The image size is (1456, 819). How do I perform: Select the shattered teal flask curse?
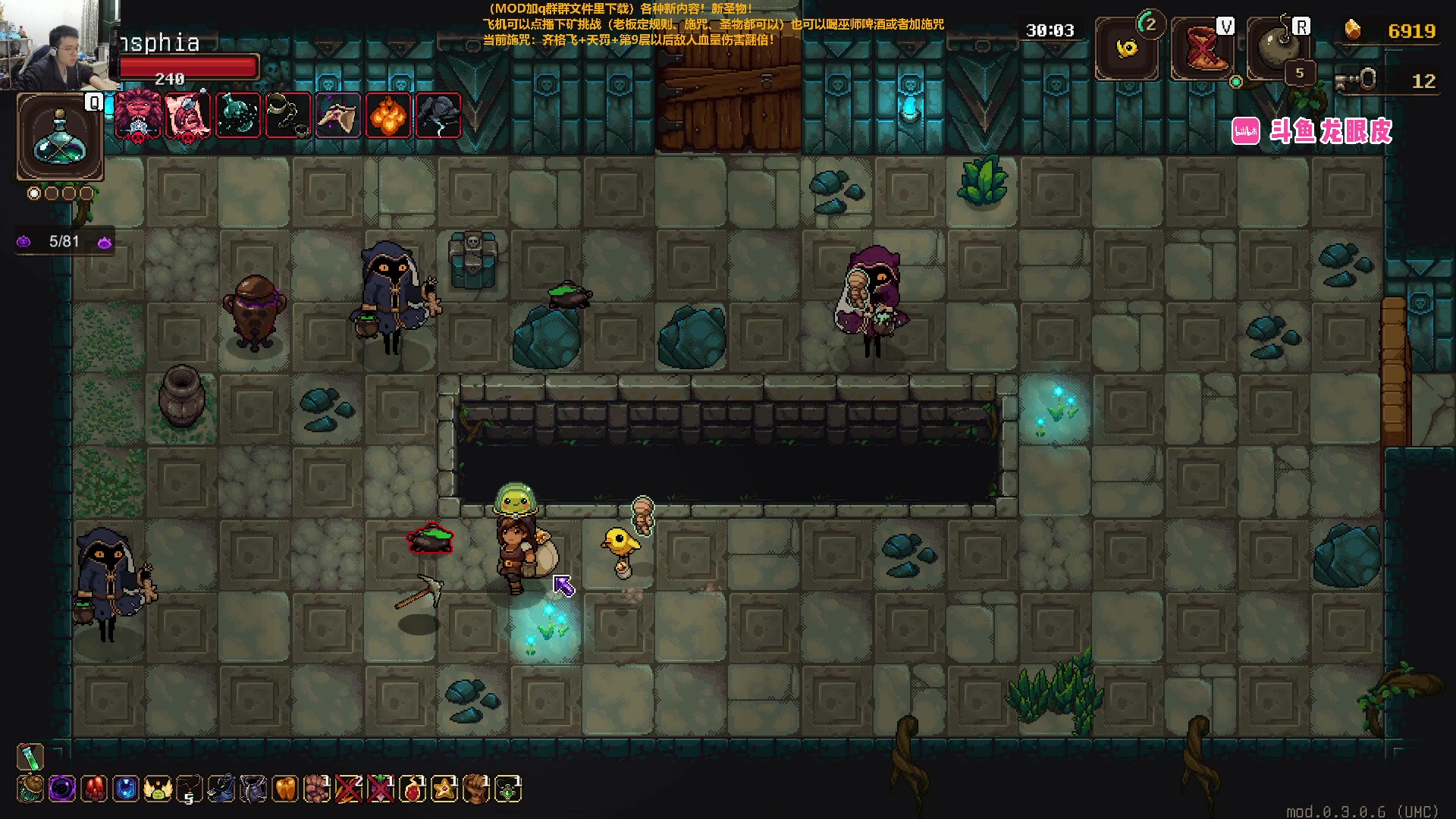[238, 116]
